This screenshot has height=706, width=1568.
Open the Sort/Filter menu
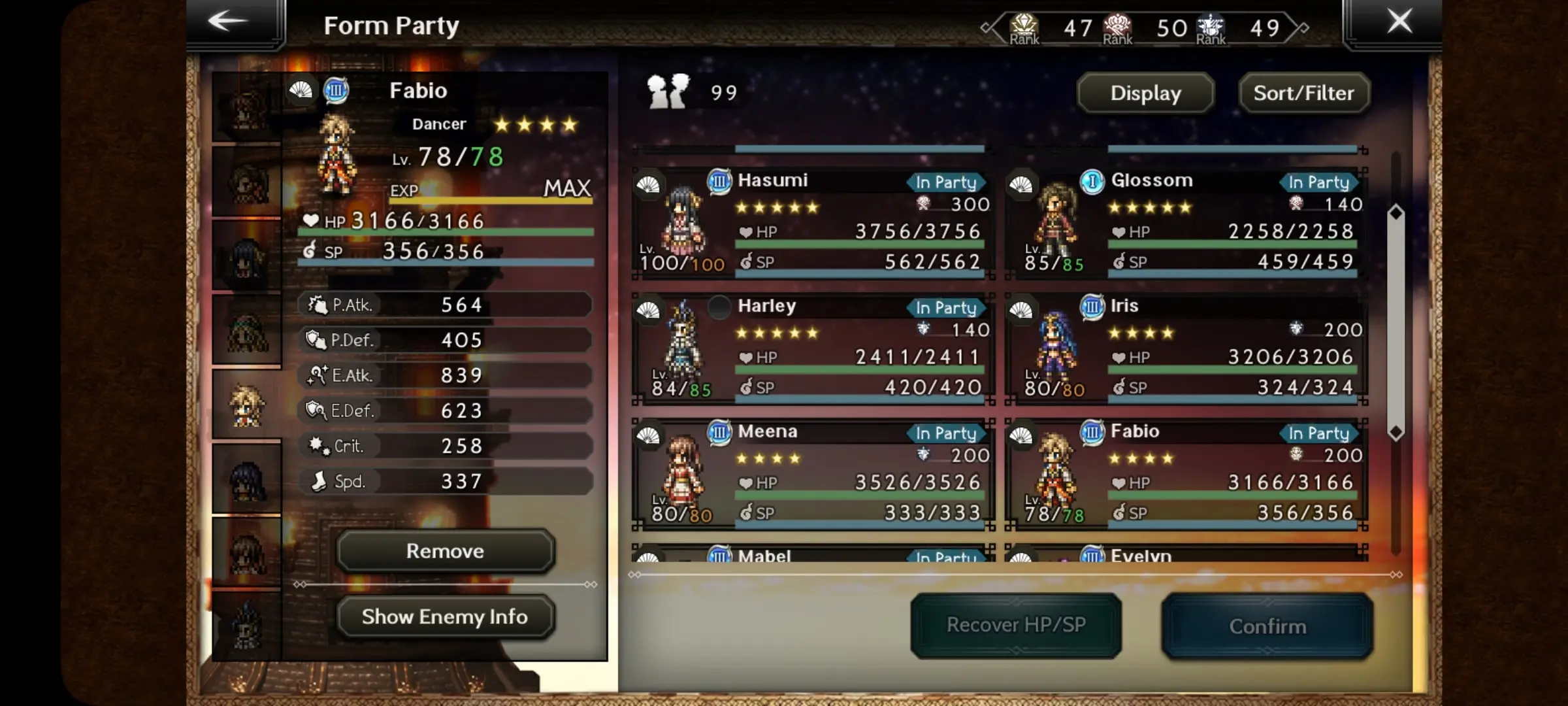(1303, 93)
